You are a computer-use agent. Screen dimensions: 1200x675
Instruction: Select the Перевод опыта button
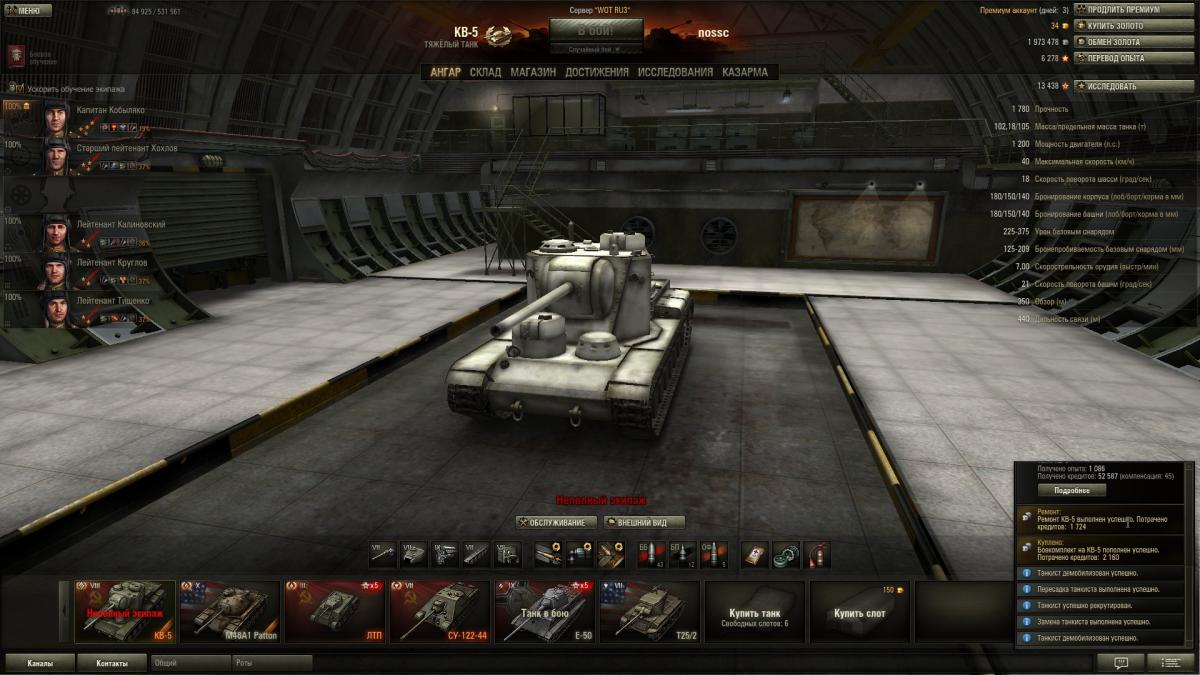click(x=1133, y=58)
